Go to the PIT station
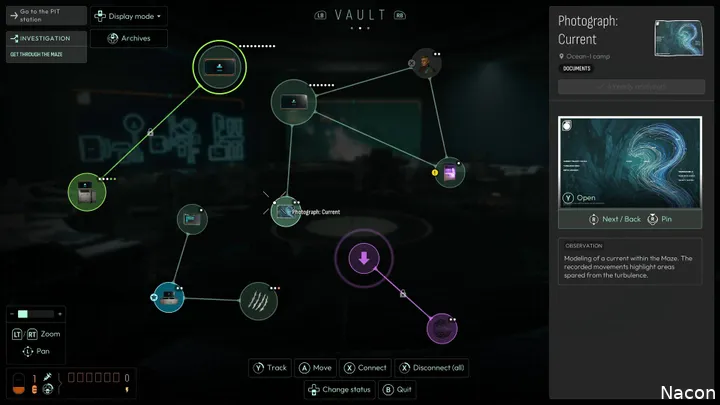Viewport: 720px width, 405px height. (x=45, y=16)
